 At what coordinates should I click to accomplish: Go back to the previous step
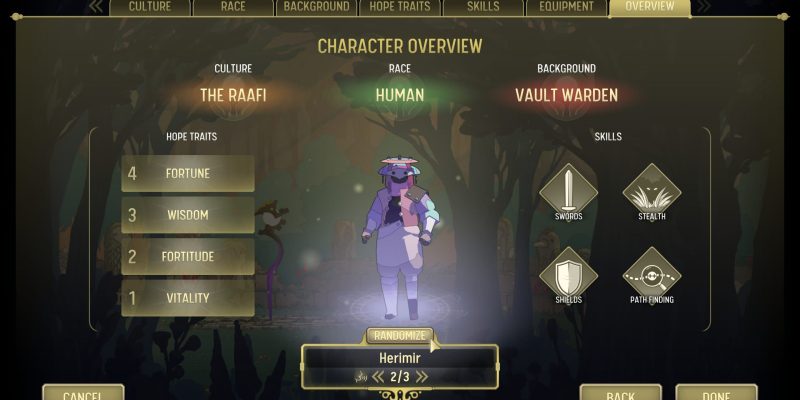tap(620, 394)
